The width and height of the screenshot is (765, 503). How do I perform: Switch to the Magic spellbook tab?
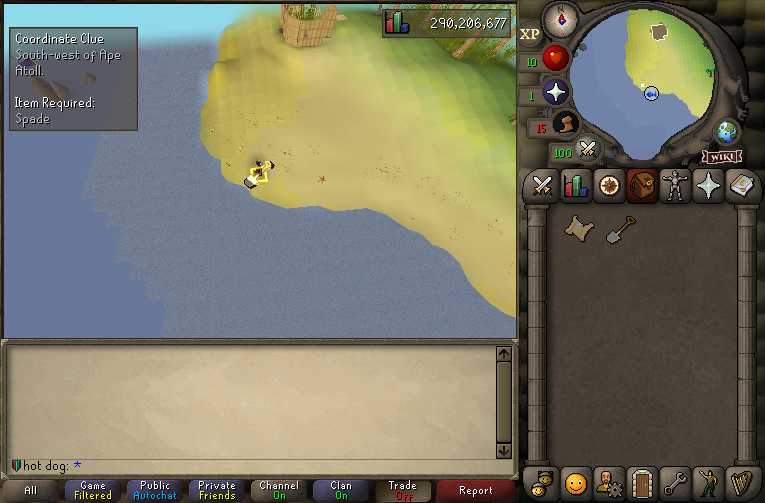[743, 186]
